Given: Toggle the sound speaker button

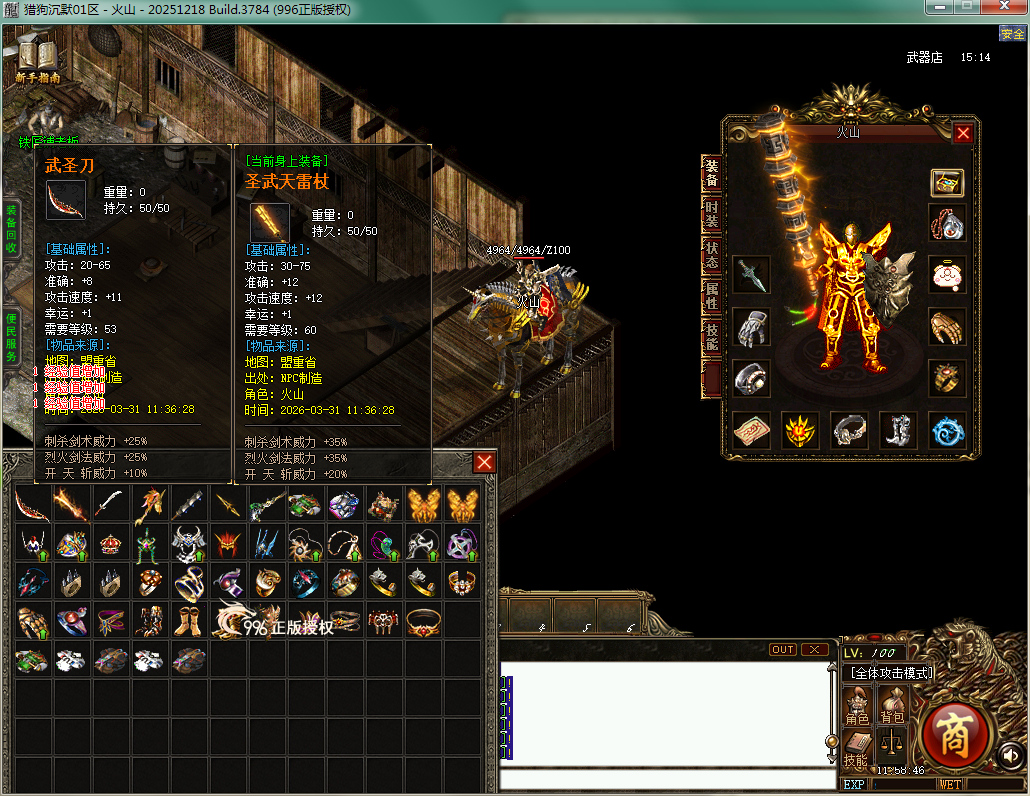Looking at the screenshot, I should 1011,755.
